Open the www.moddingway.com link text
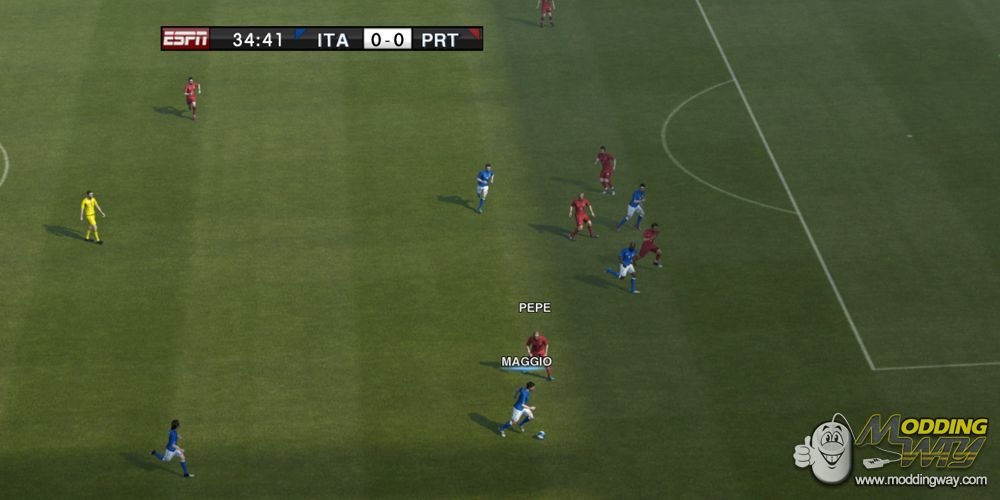Viewport: 1000px width, 500px height. pos(921,481)
